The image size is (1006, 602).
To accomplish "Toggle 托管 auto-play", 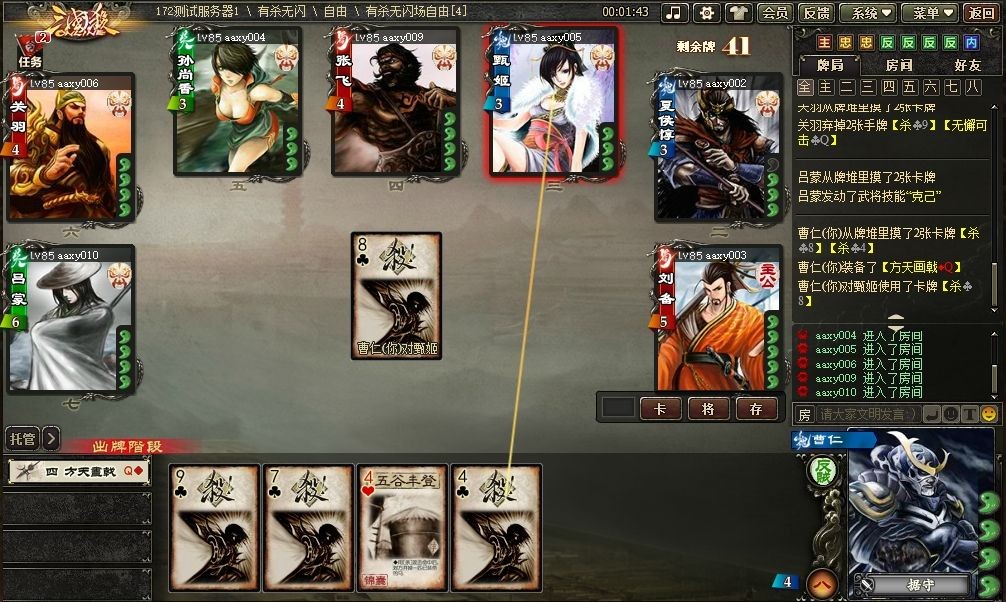I will 22,438.
